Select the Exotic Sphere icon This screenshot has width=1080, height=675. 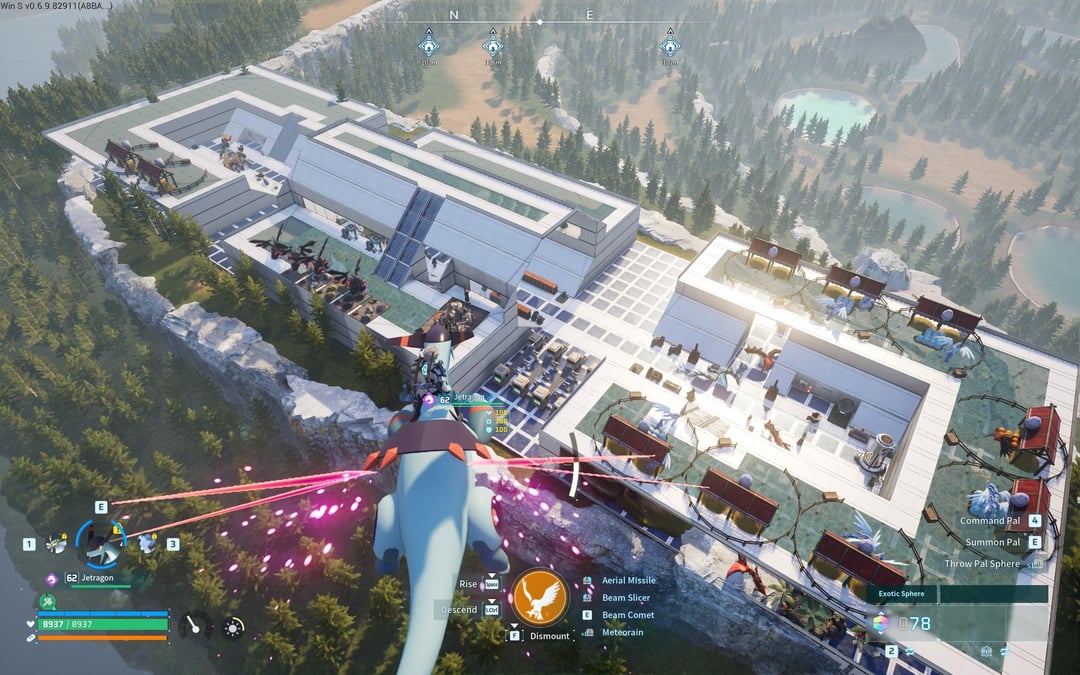click(x=880, y=623)
